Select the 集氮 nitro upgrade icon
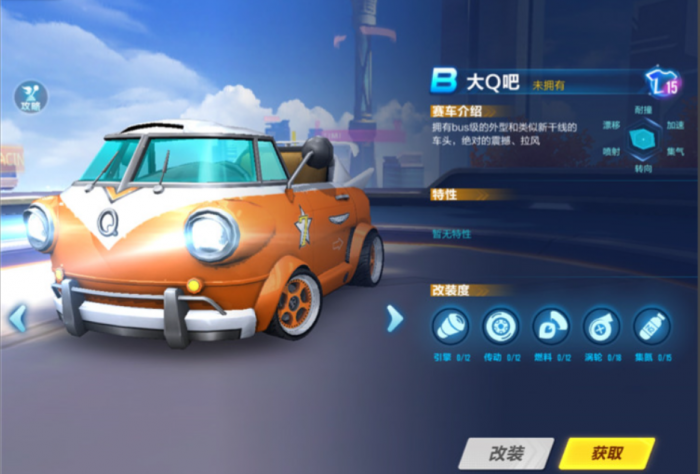This screenshot has height=474, width=700. (651, 327)
